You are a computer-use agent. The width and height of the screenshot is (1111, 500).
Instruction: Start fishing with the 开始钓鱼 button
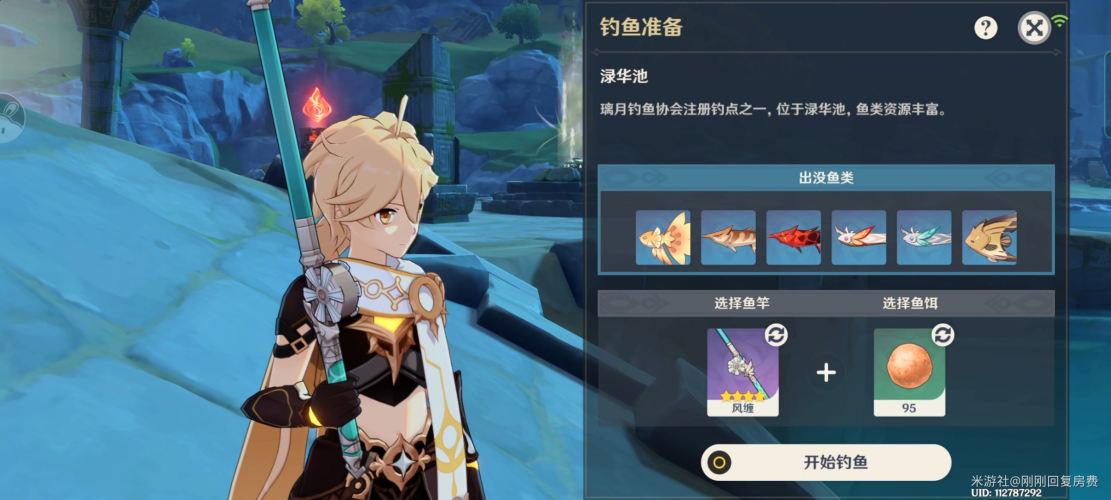coord(826,462)
